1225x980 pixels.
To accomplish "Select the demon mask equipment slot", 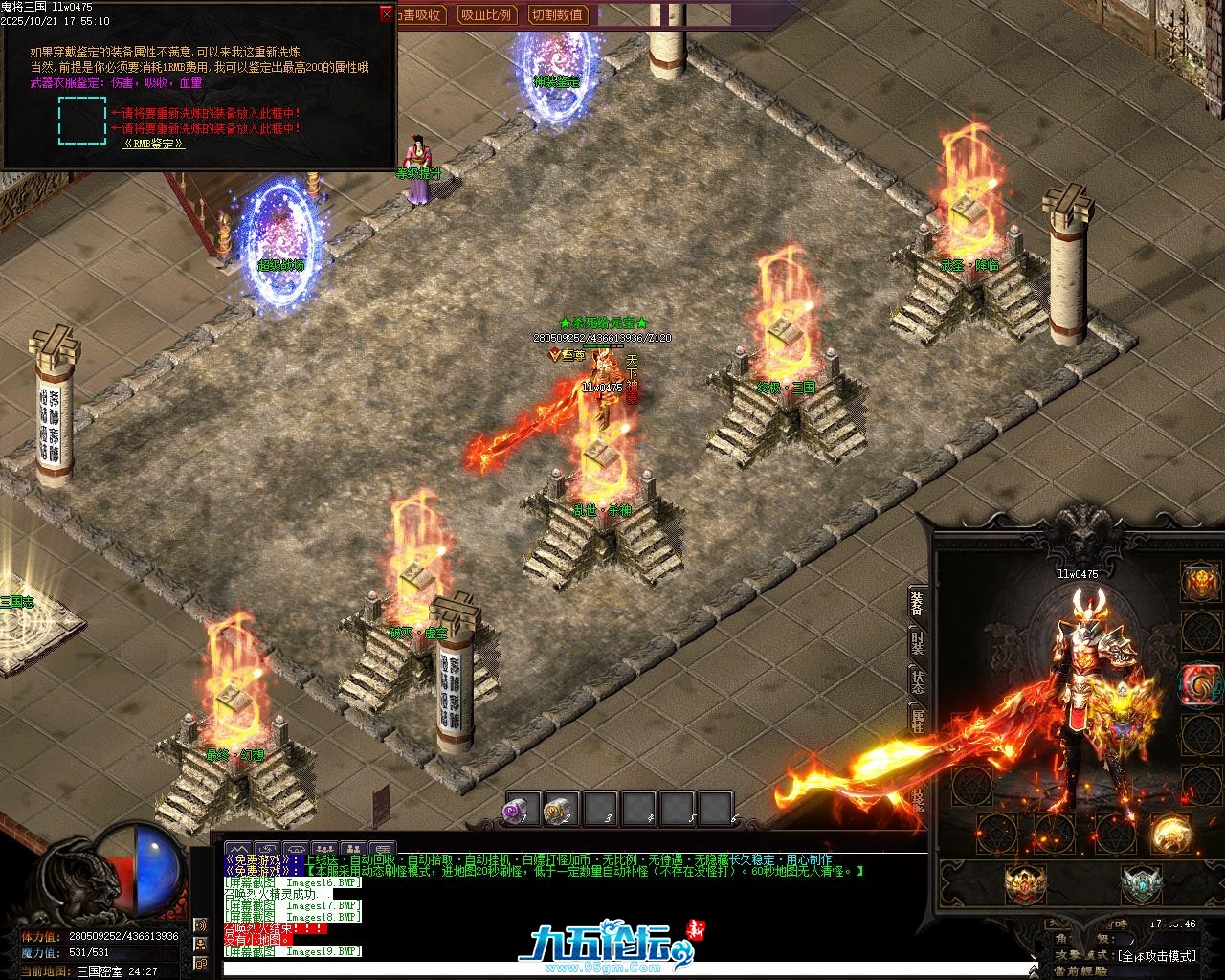I will 1200,580.
